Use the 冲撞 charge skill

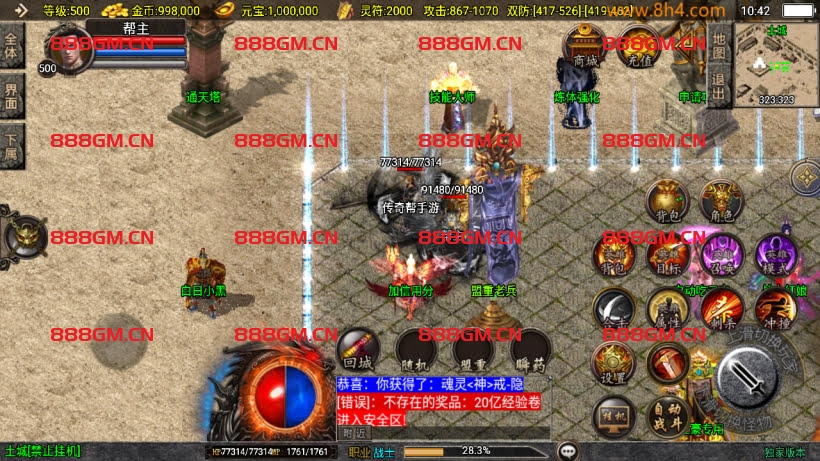[775, 308]
